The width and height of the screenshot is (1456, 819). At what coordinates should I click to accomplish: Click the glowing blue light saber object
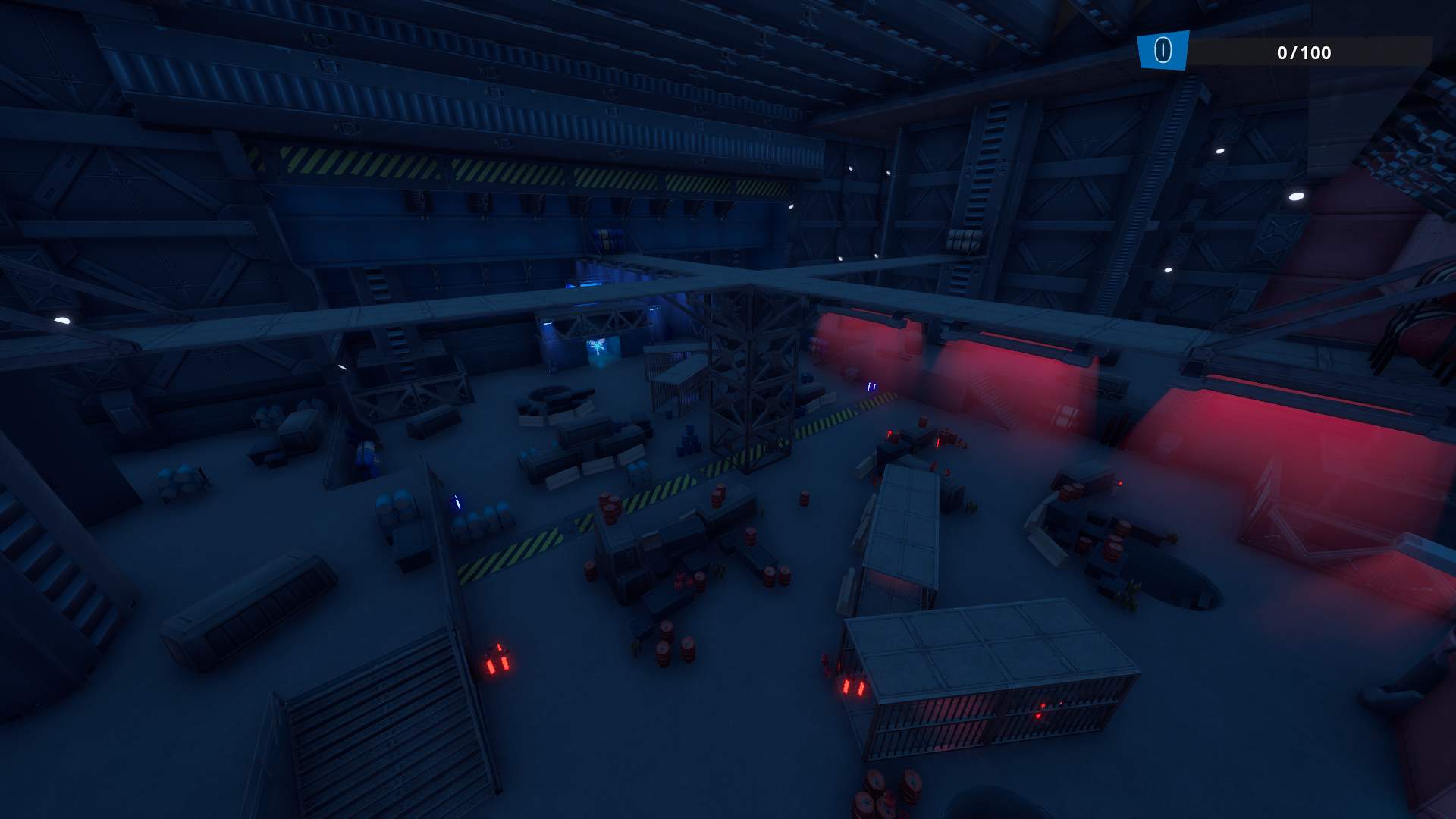point(457,502)
